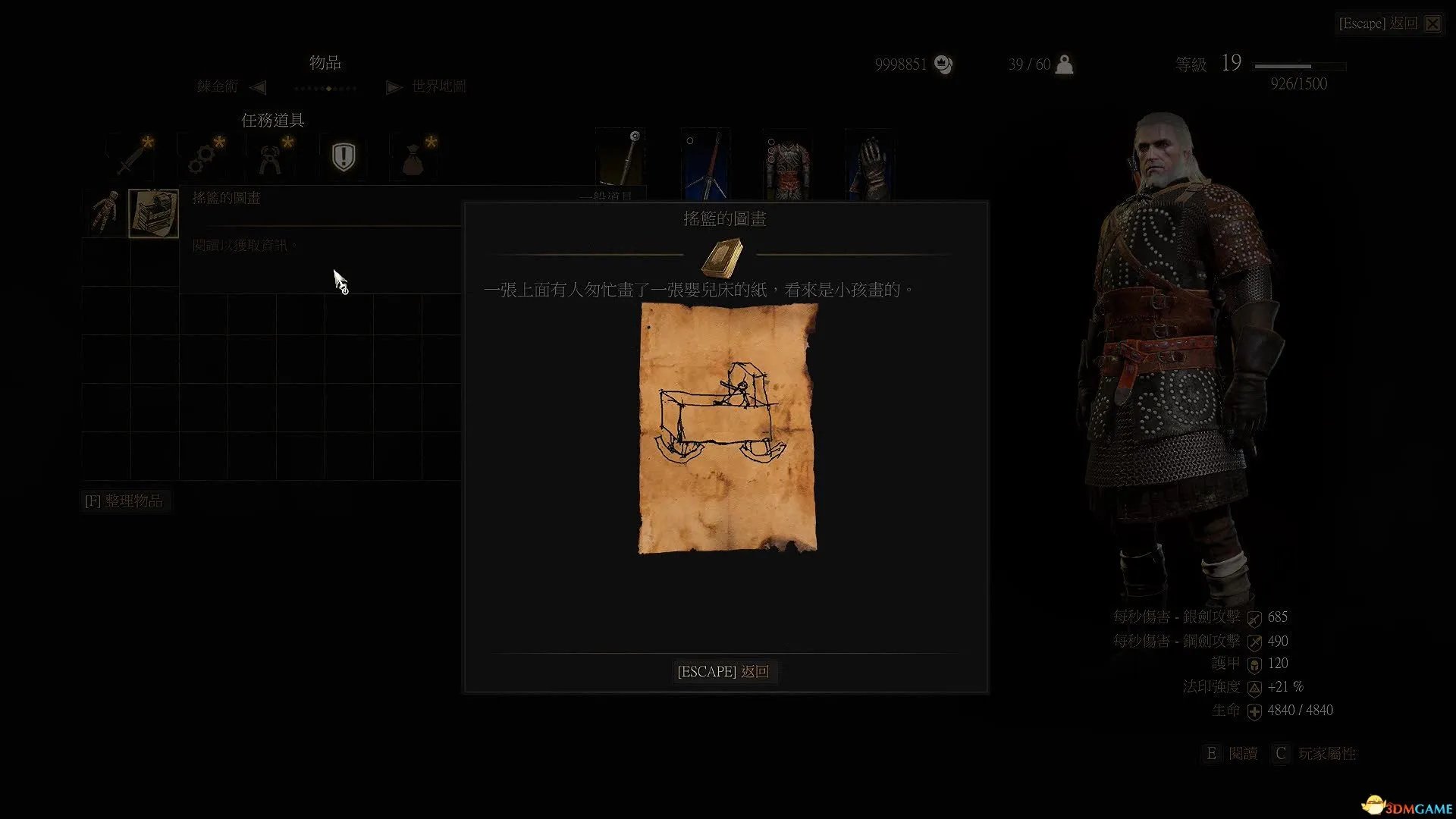Close the inventory with the top-right X
Viewport: 1456px width, 819px height.
pos(1432,24)
